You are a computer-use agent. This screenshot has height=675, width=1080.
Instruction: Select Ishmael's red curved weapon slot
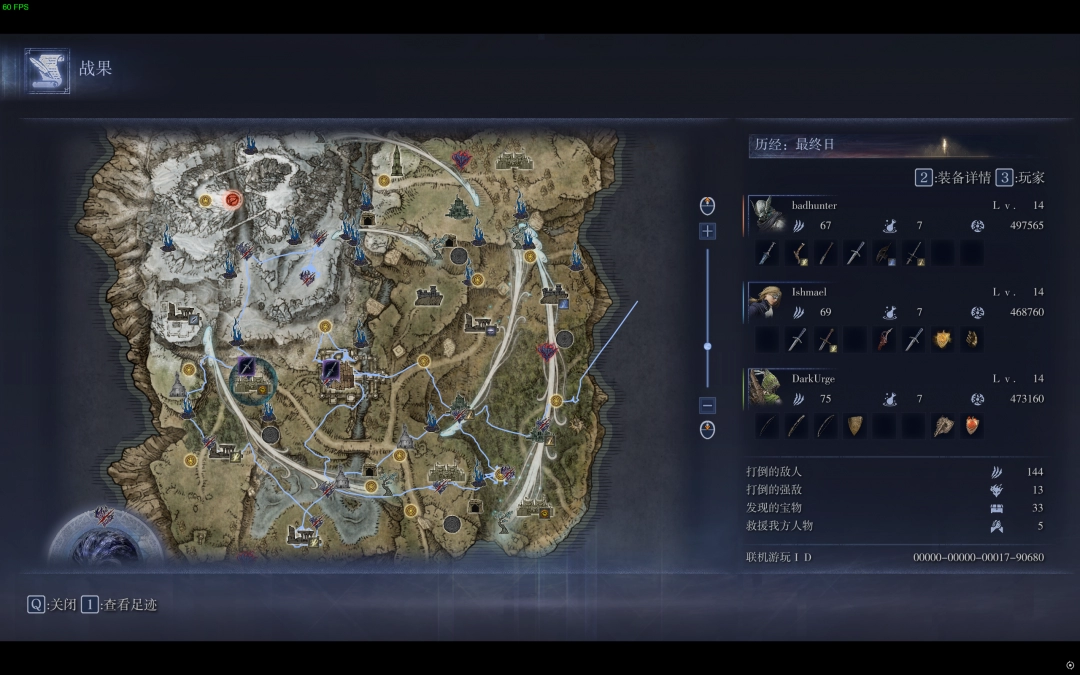click(x=883, y=340)
